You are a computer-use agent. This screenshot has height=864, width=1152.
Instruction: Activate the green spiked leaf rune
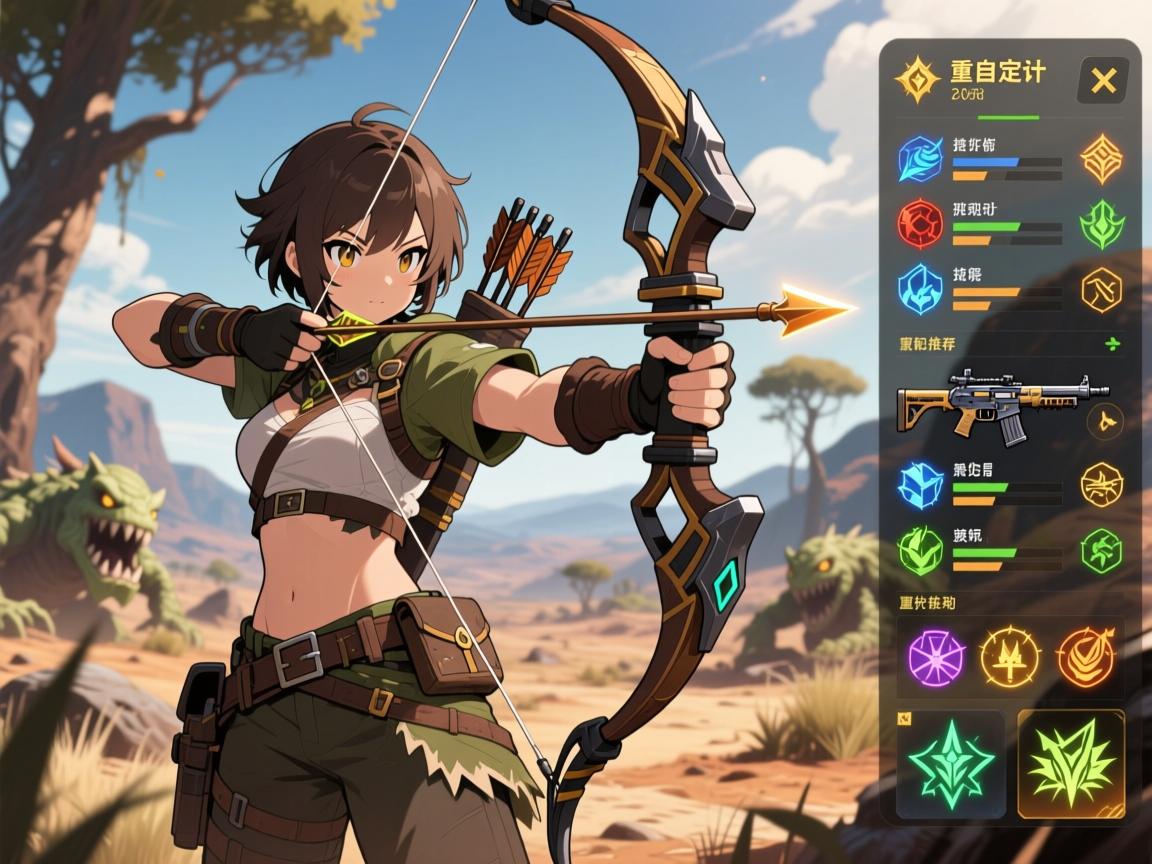(x=1101, y=224)
